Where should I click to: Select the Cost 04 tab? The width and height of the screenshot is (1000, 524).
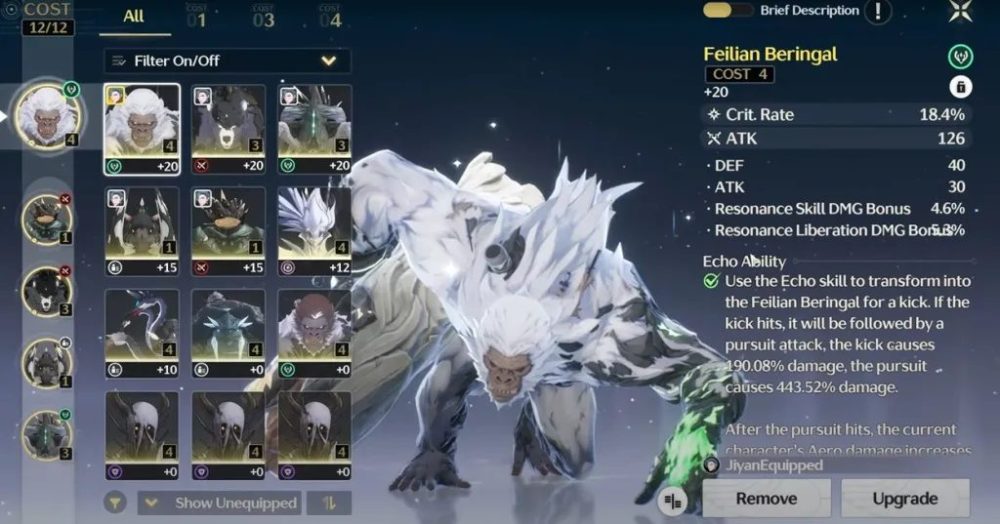[x=330, y=17]
